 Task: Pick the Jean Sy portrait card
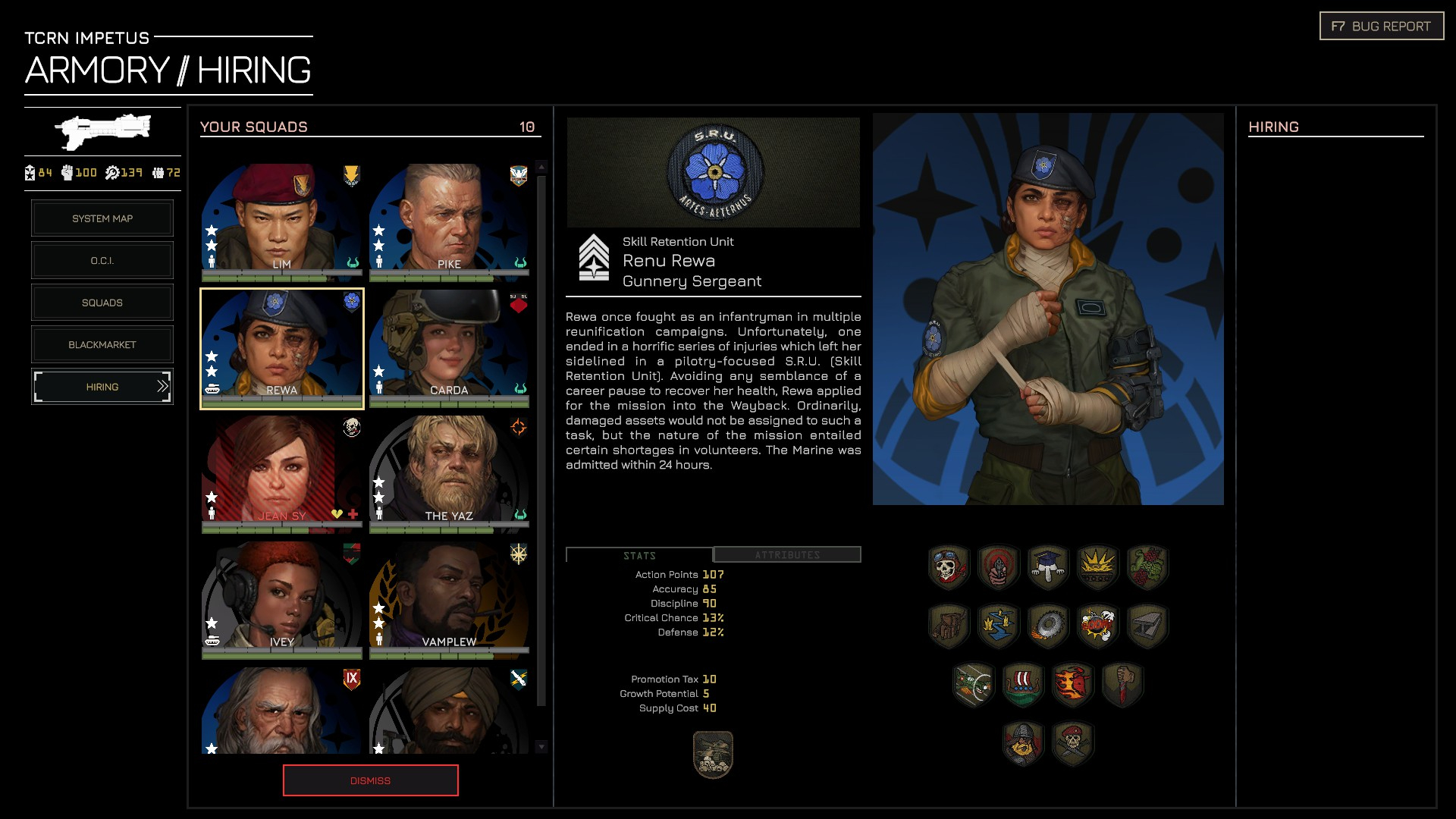click(x=281, y=472)
